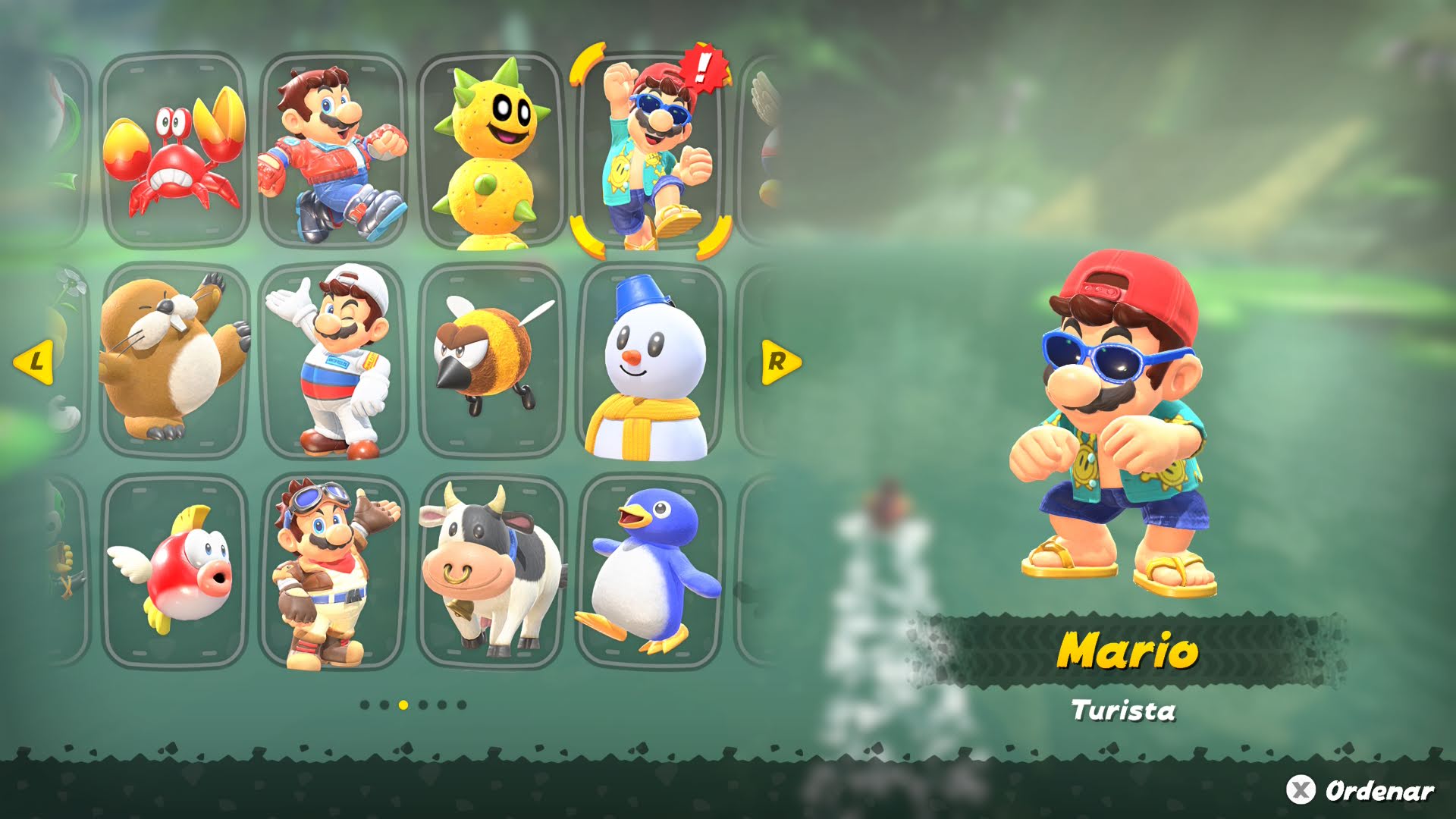
Task: Go to the previous page with L arrow
Action: (34, 362)
